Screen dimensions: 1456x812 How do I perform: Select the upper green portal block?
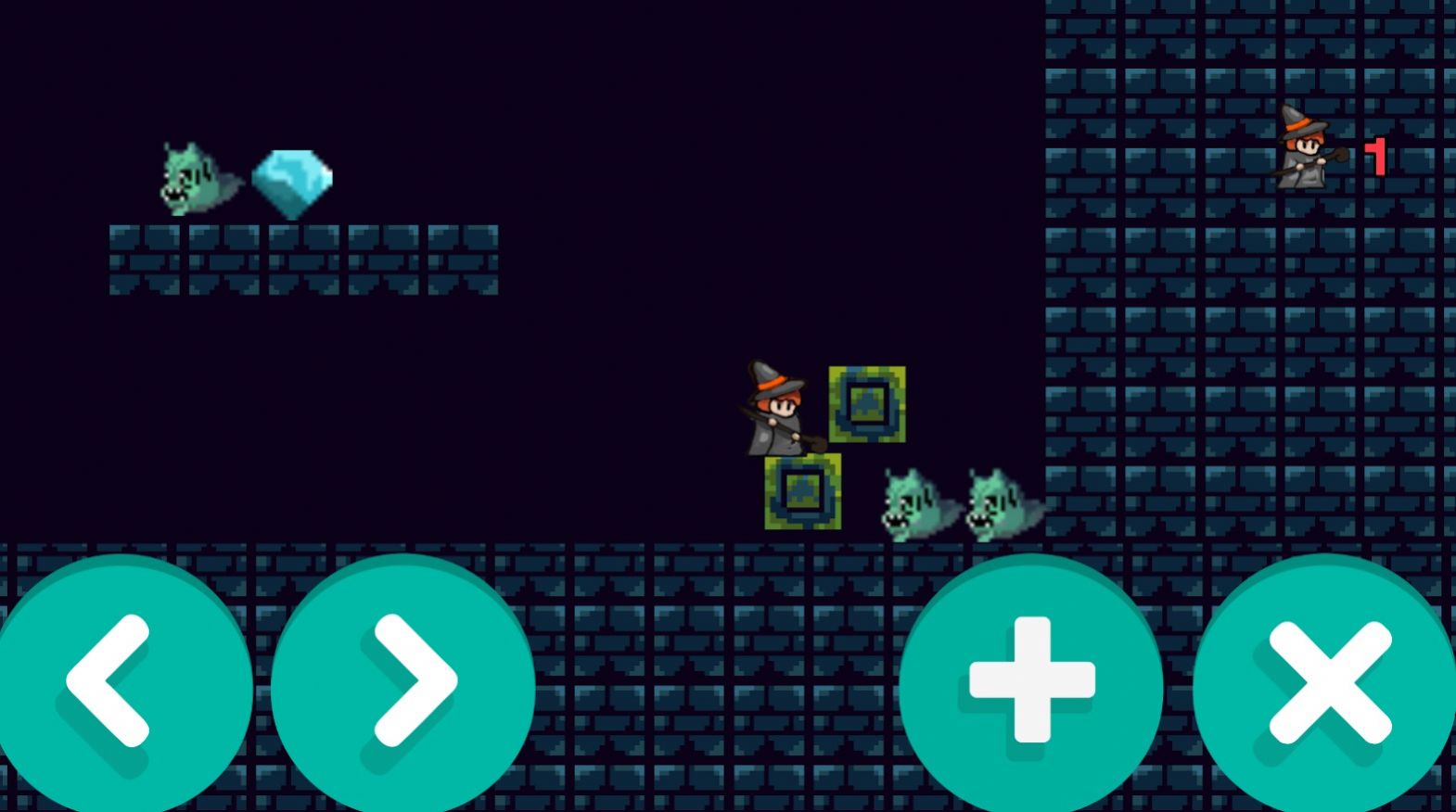[867, 403]
